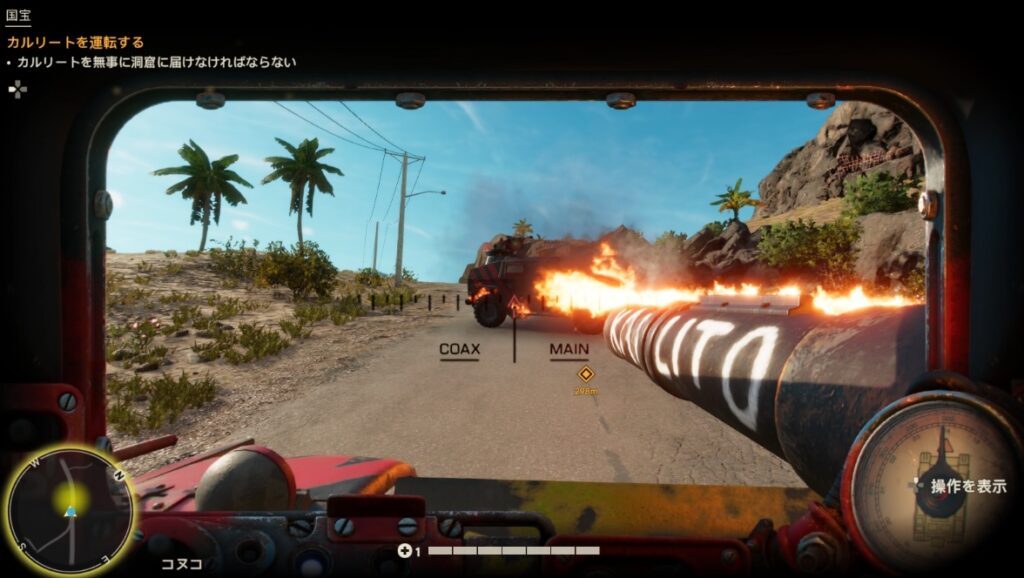Viewport: 1024px width, 578px height.
Task: Select the diamond objective waypoint marker
Action: (586, 374)
